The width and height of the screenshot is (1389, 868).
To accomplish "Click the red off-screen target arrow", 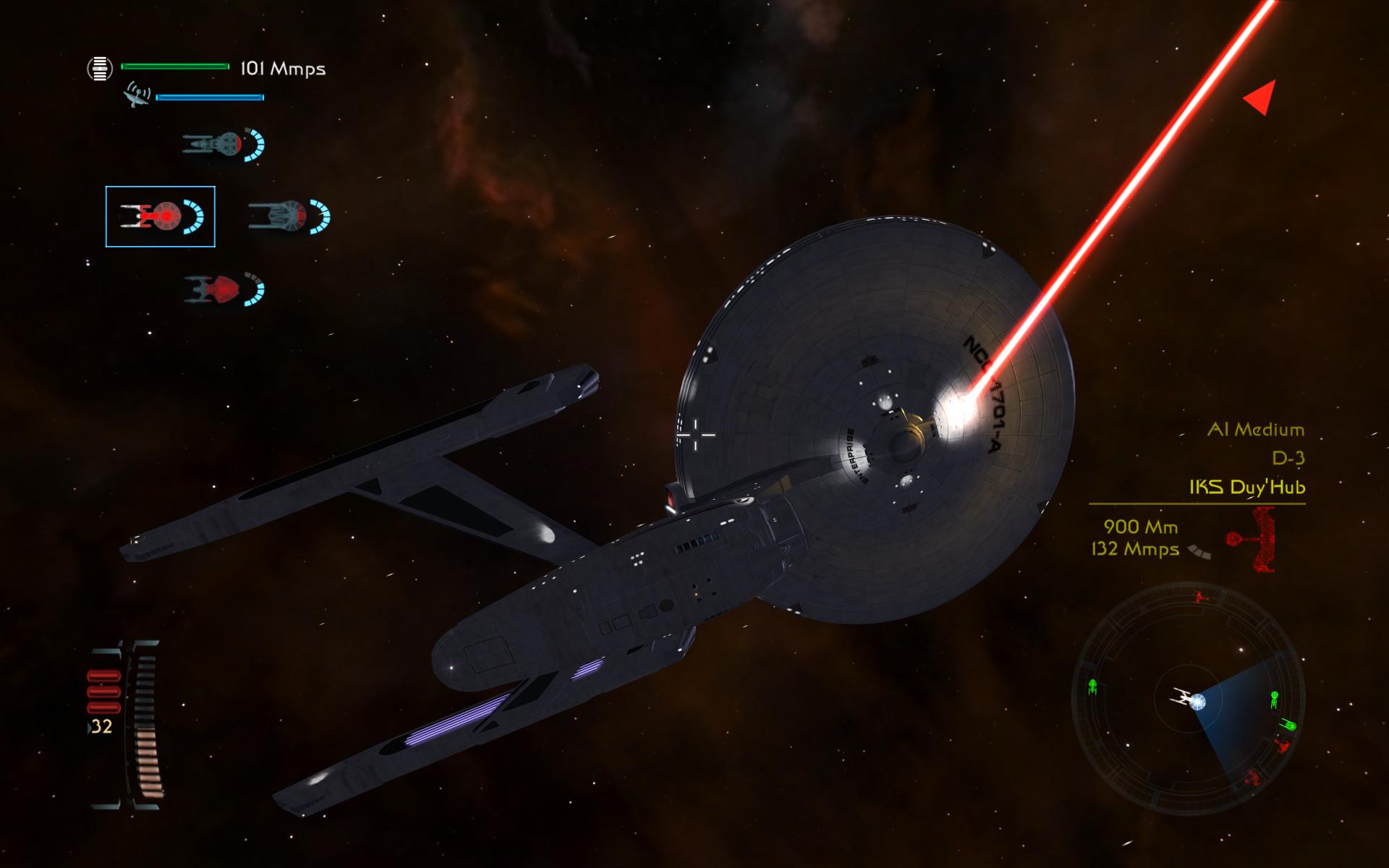I will click(1260, 98).
